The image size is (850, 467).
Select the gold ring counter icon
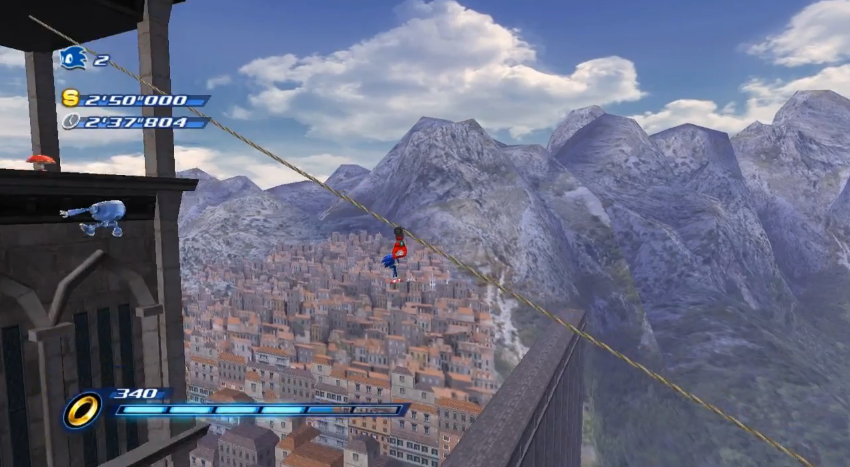(82, 409)
